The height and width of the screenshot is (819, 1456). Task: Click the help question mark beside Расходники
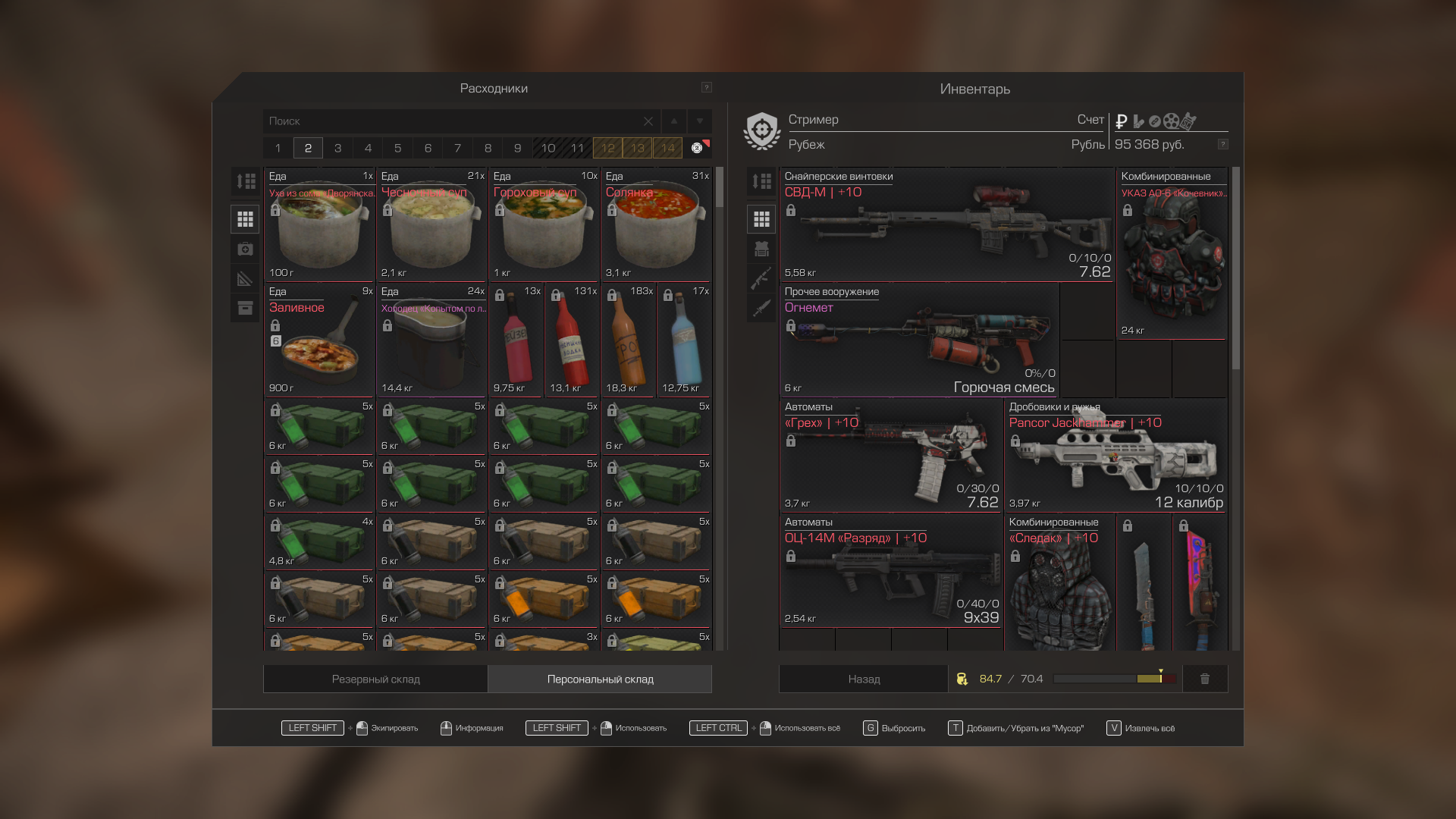(x=707, y=88)
